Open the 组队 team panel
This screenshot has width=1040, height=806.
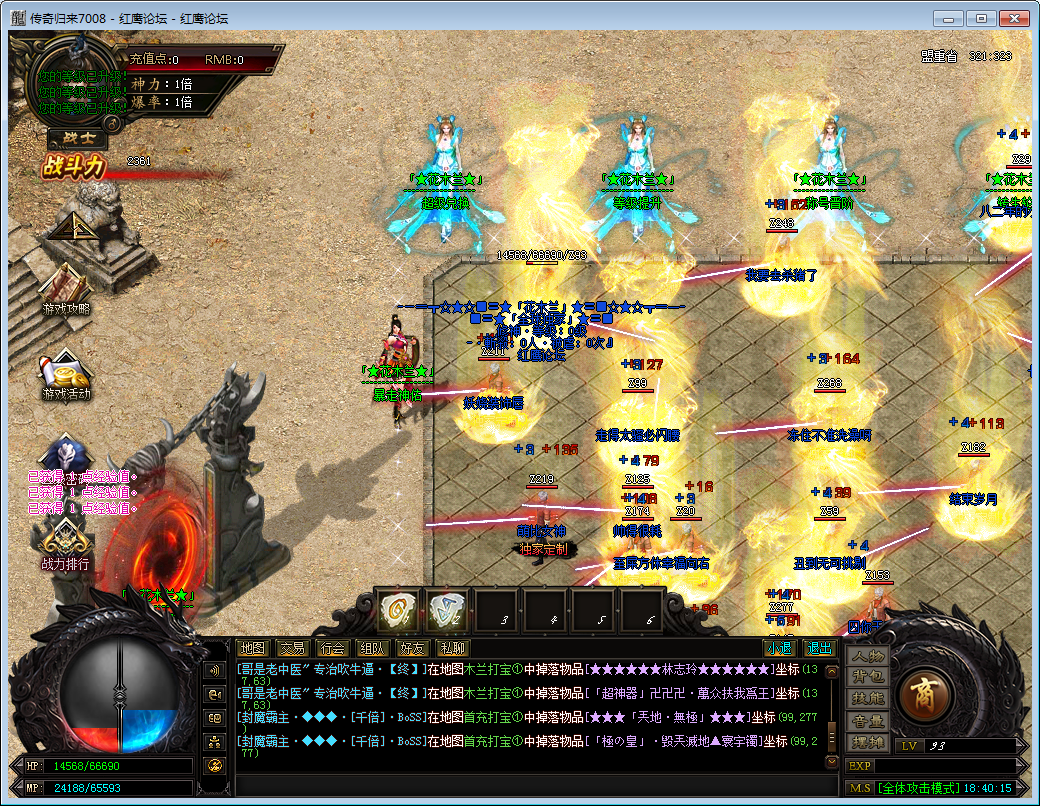click(372, 648)
